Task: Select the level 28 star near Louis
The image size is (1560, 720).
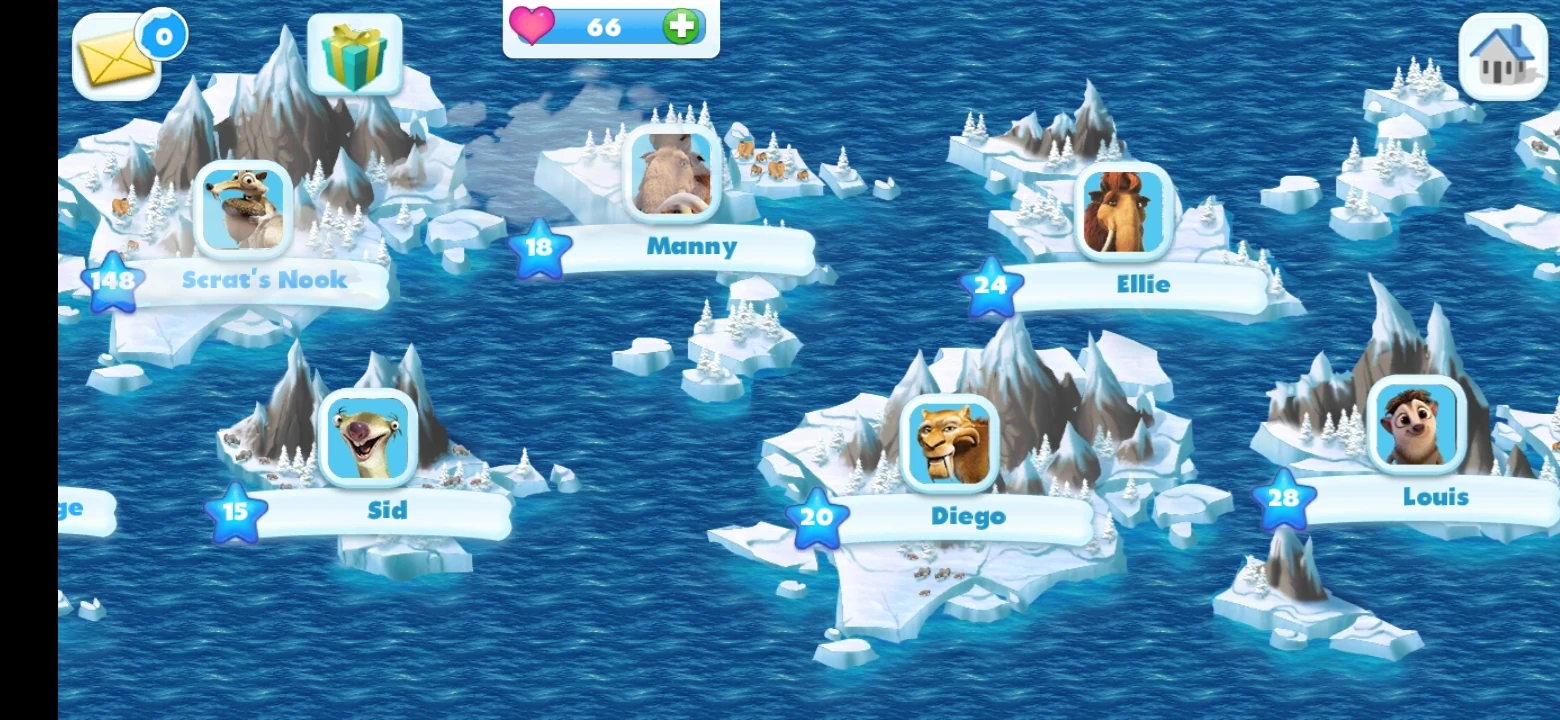Action: coord(1285,496)
